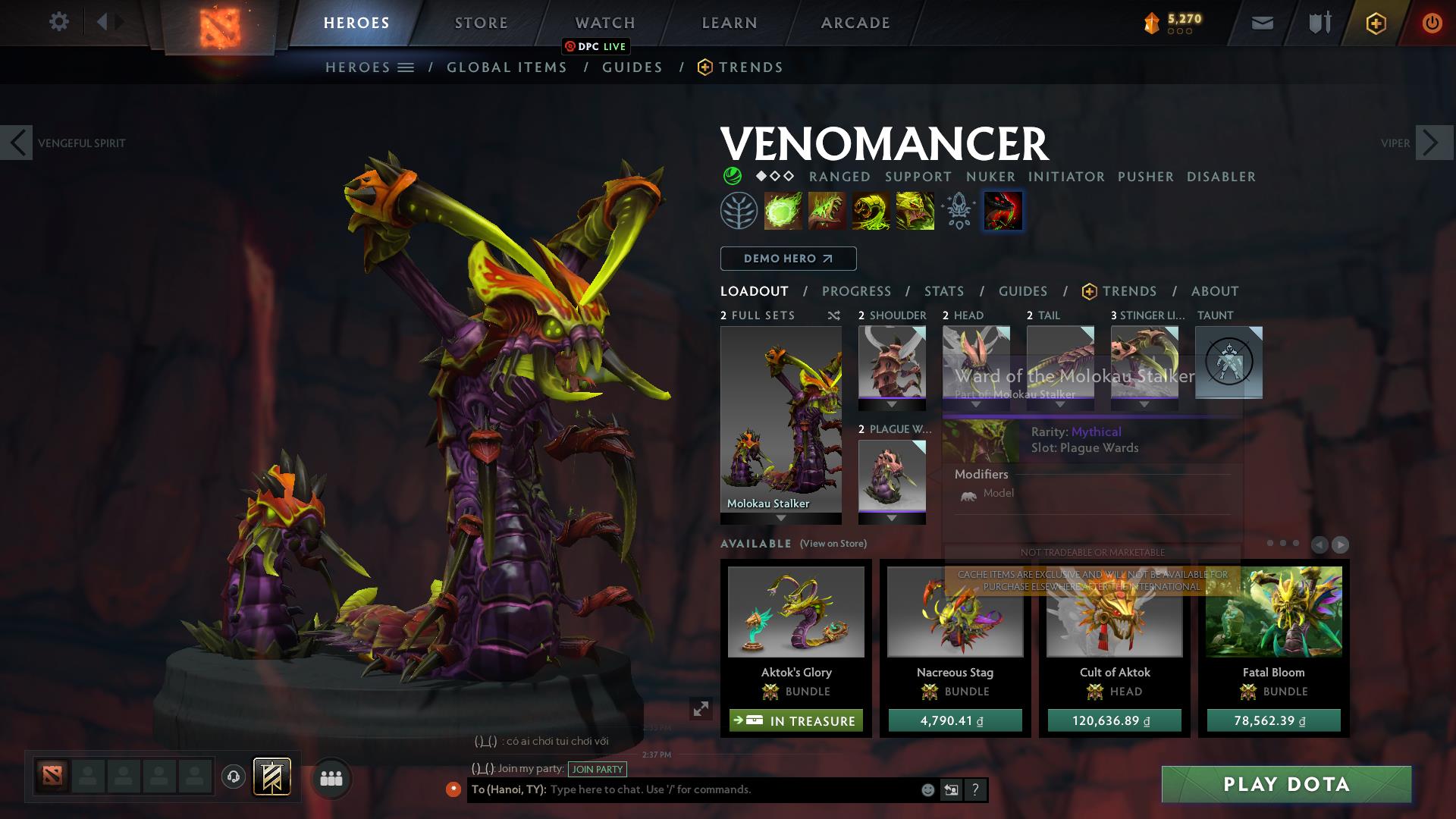Image resolution: width=1456 pixels, height=819 pixels.
Task: Expand alternatives under the Head slot item
Action: click(976, 405)
